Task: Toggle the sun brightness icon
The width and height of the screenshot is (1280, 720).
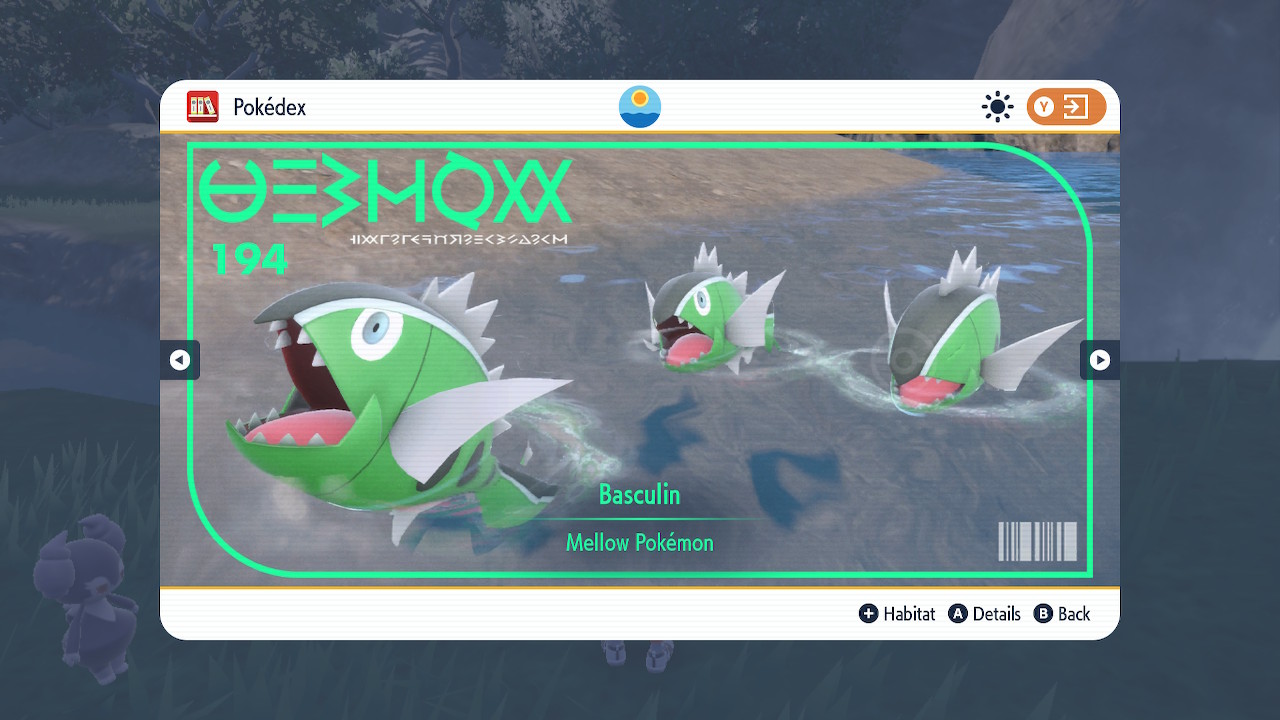Action: [997, 107]
